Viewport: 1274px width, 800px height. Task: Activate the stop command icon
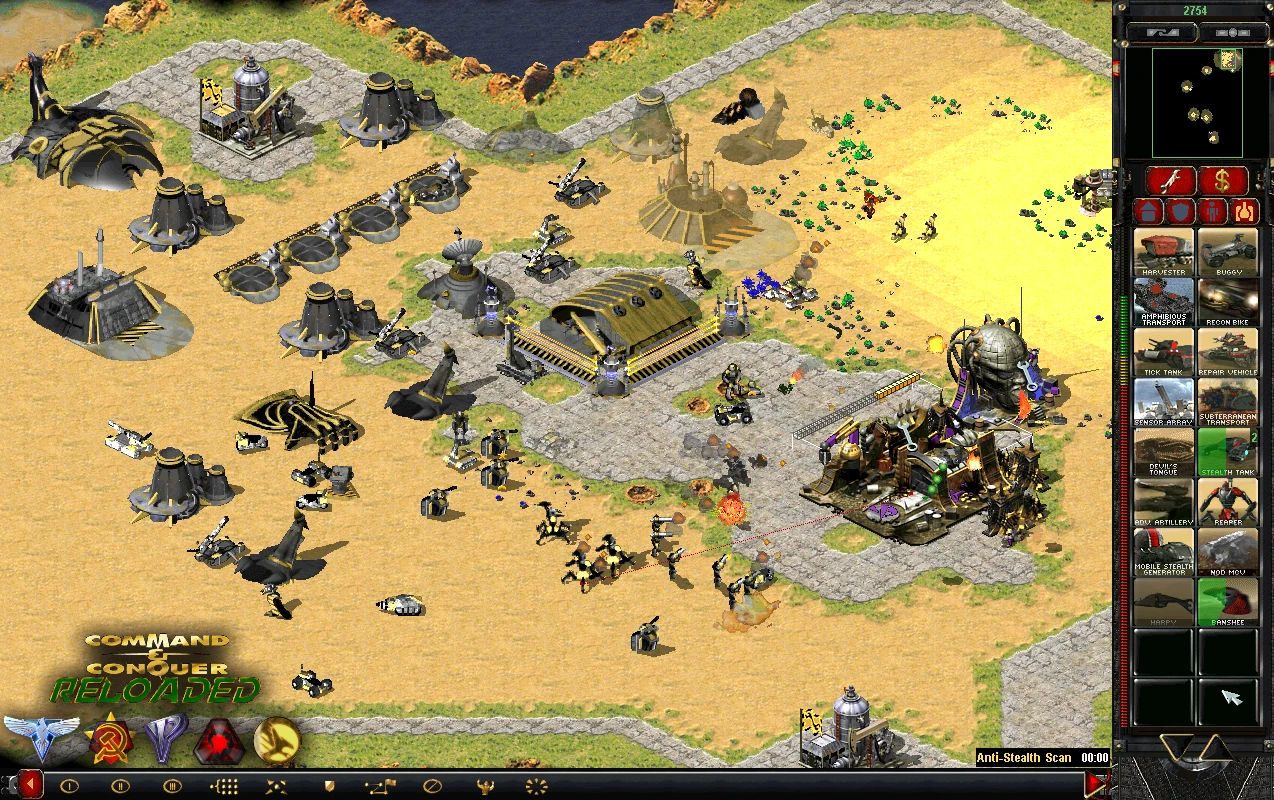pos(432,785)
